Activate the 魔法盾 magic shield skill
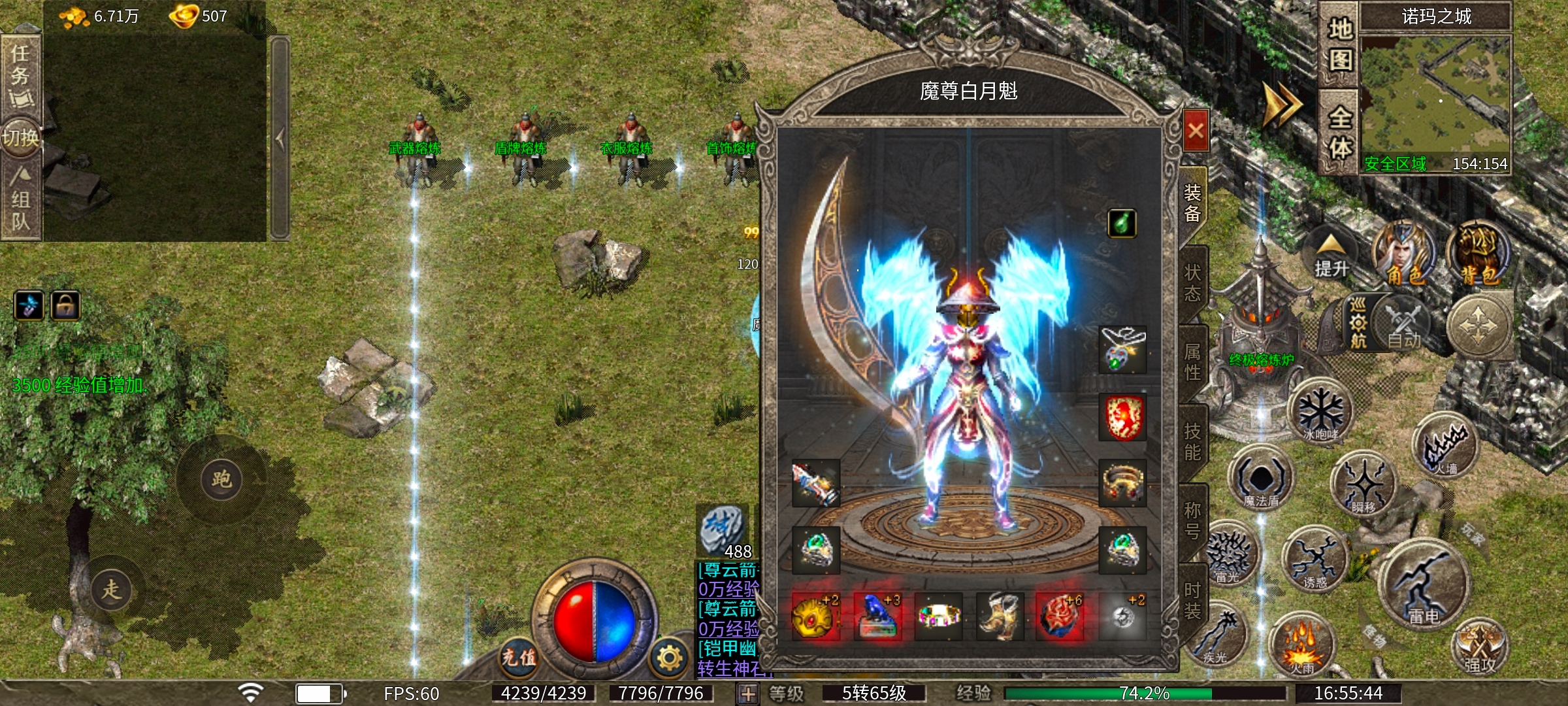 [1261, 479]
